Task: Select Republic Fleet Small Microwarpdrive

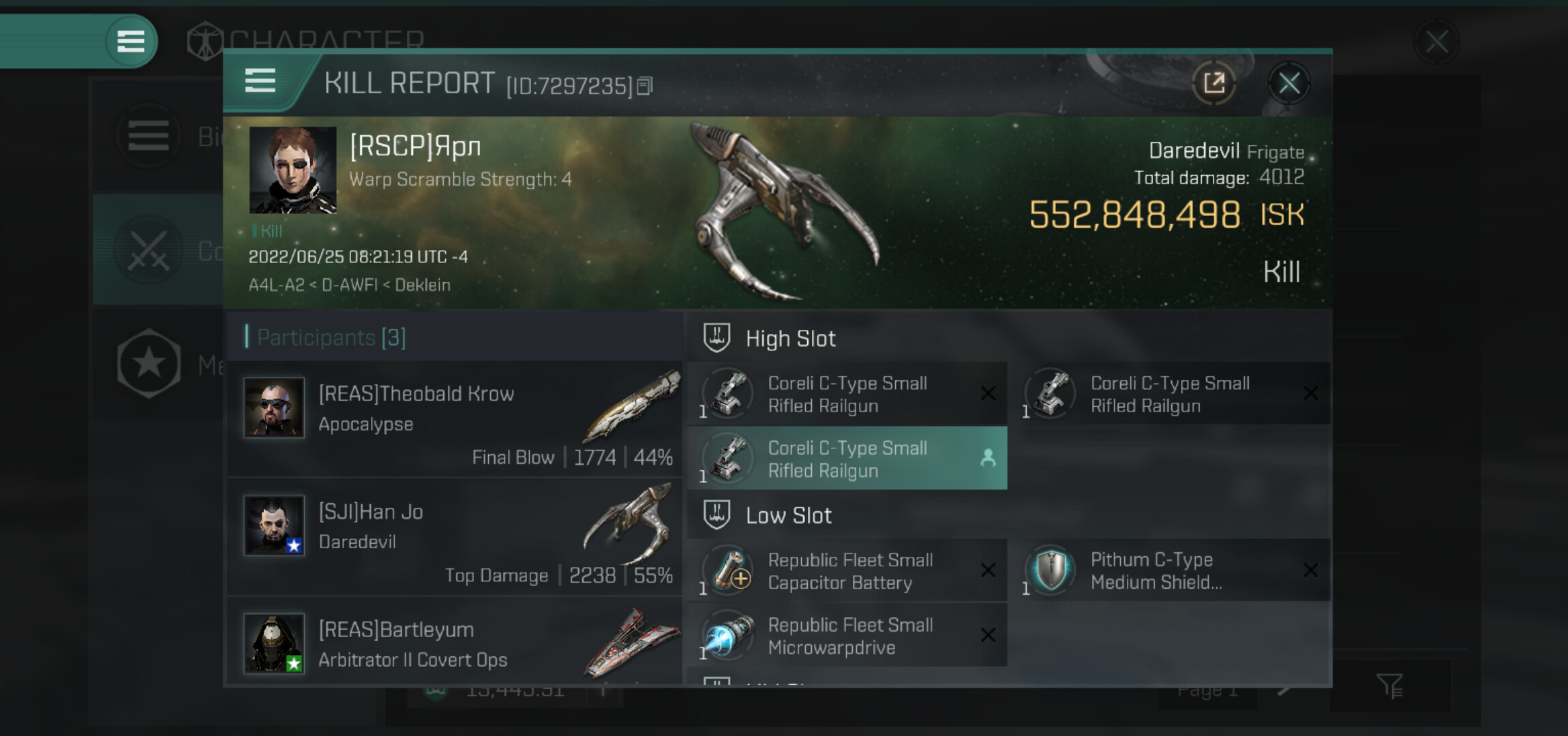Action: pyautogui.click(x=847, y=636)
